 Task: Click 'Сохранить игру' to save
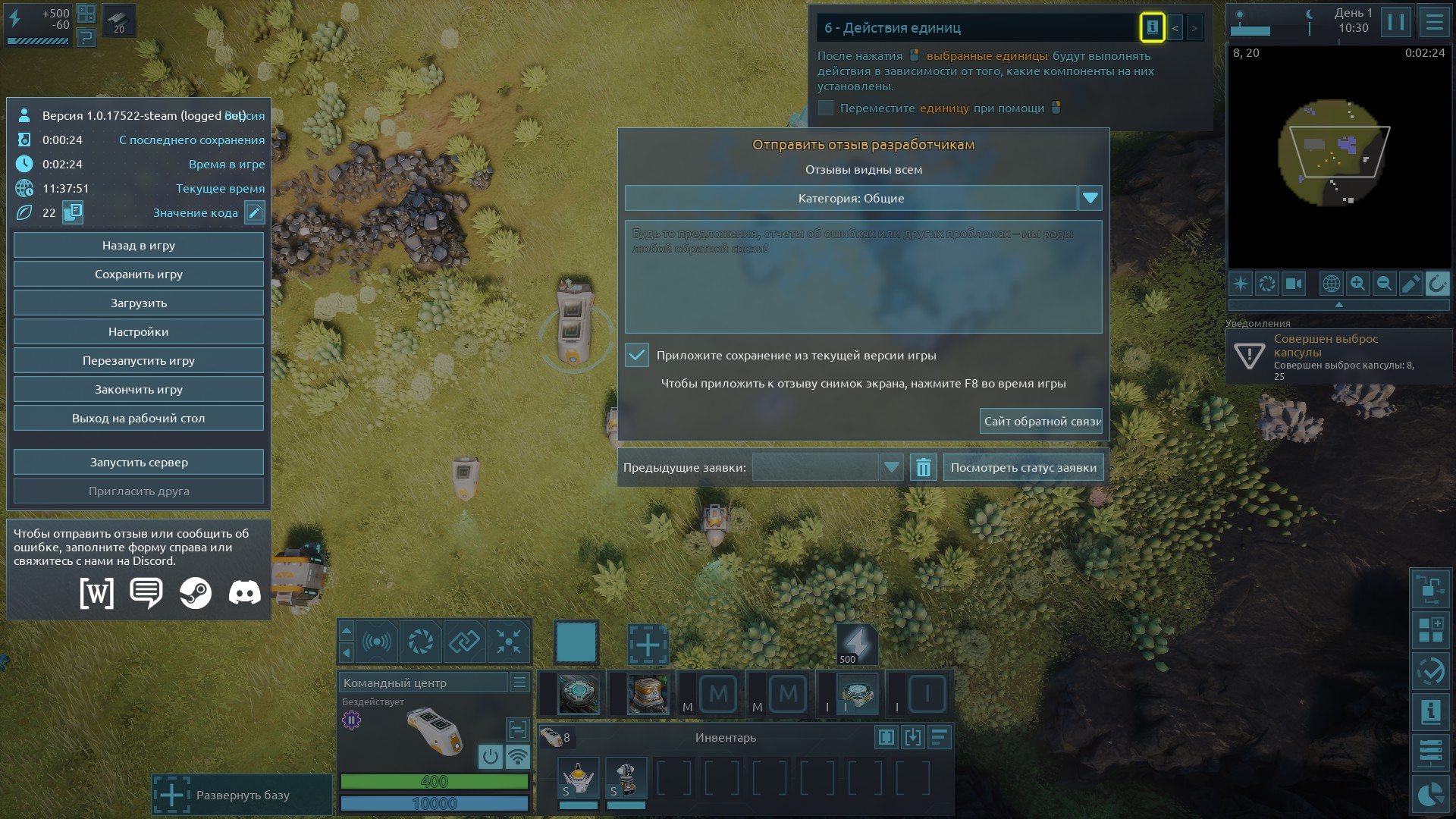pyautogui.click(x=139, y=275)
